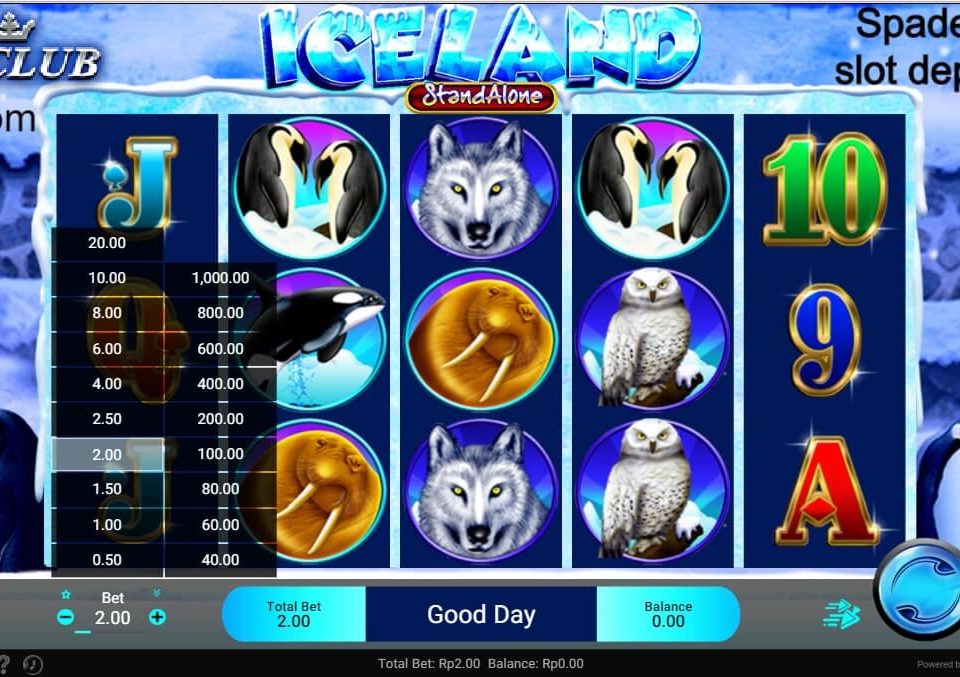The height and width of the screenshot is (677, 960).
Task: Pick the 1.50 bet value
Action: point(107,489)
